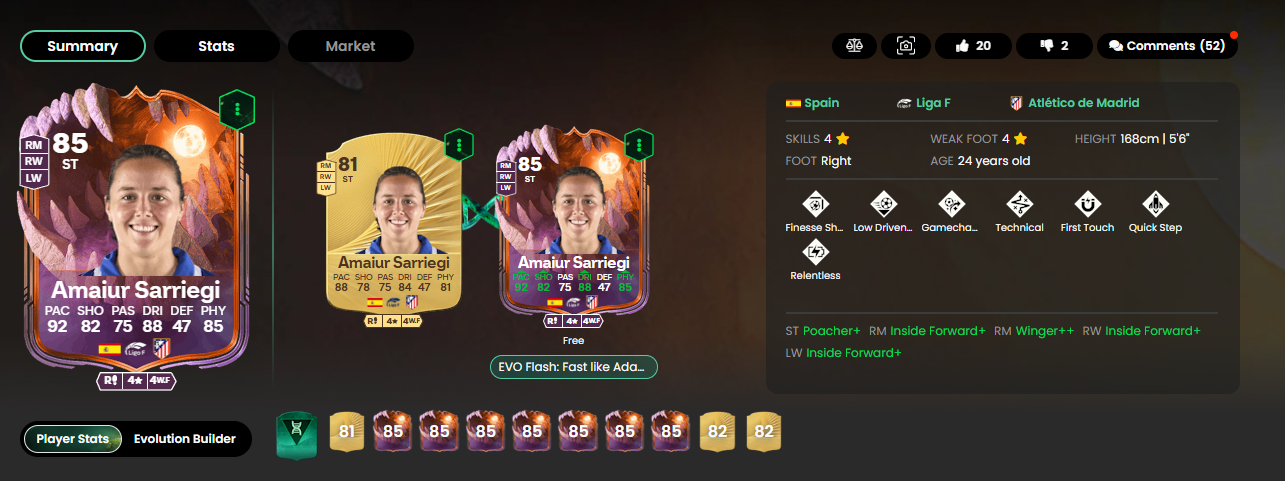1285x481 pixels.
Task: Give a thumbs down dislike
Action: click(1052, 46)
